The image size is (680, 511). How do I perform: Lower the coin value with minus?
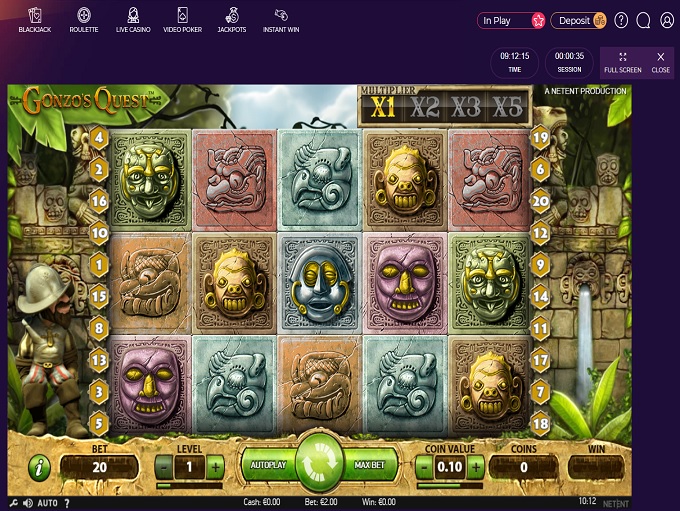(424, 467)
